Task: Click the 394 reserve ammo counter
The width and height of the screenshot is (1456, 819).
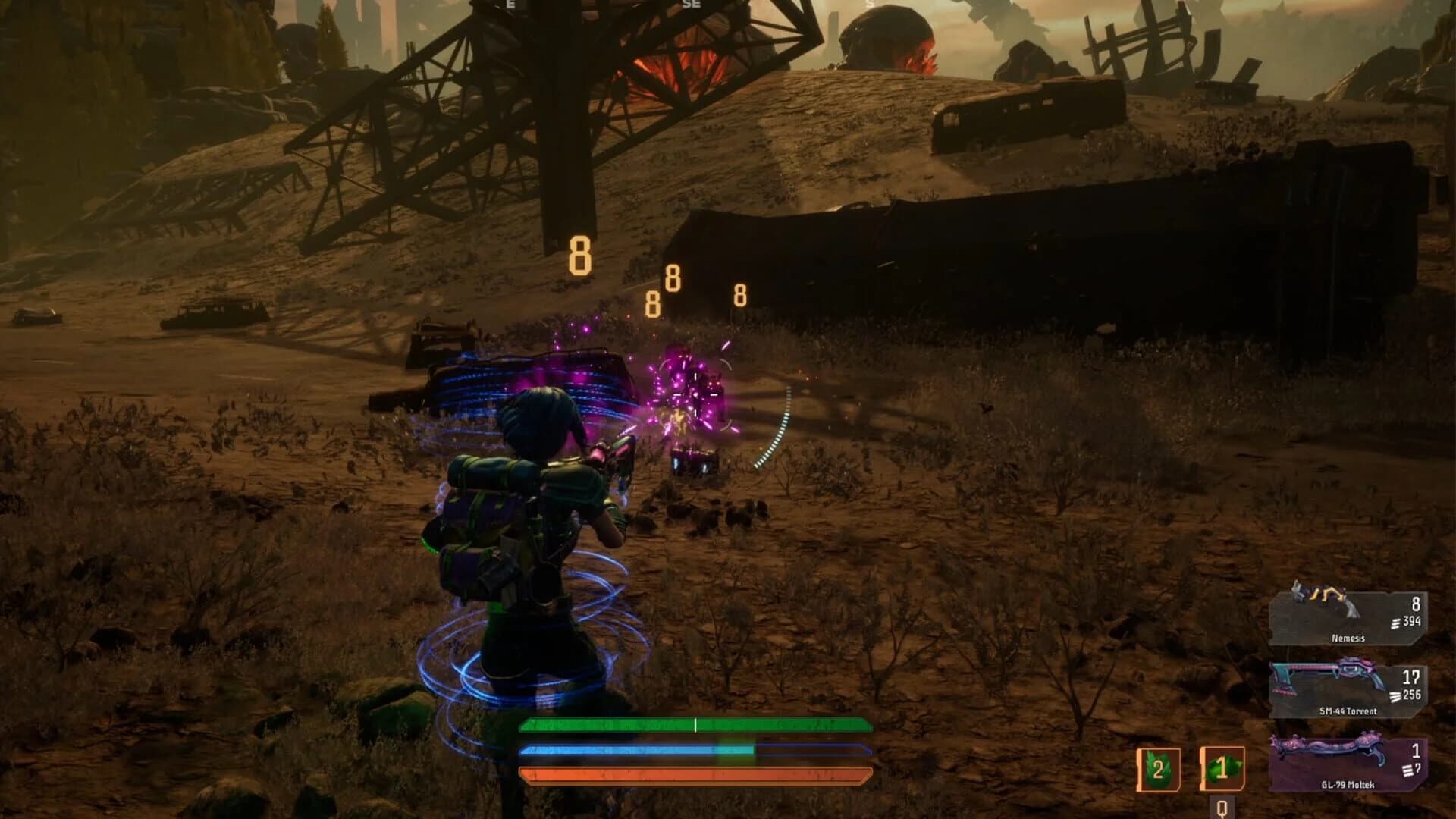Action: [x=1411, y=622]
